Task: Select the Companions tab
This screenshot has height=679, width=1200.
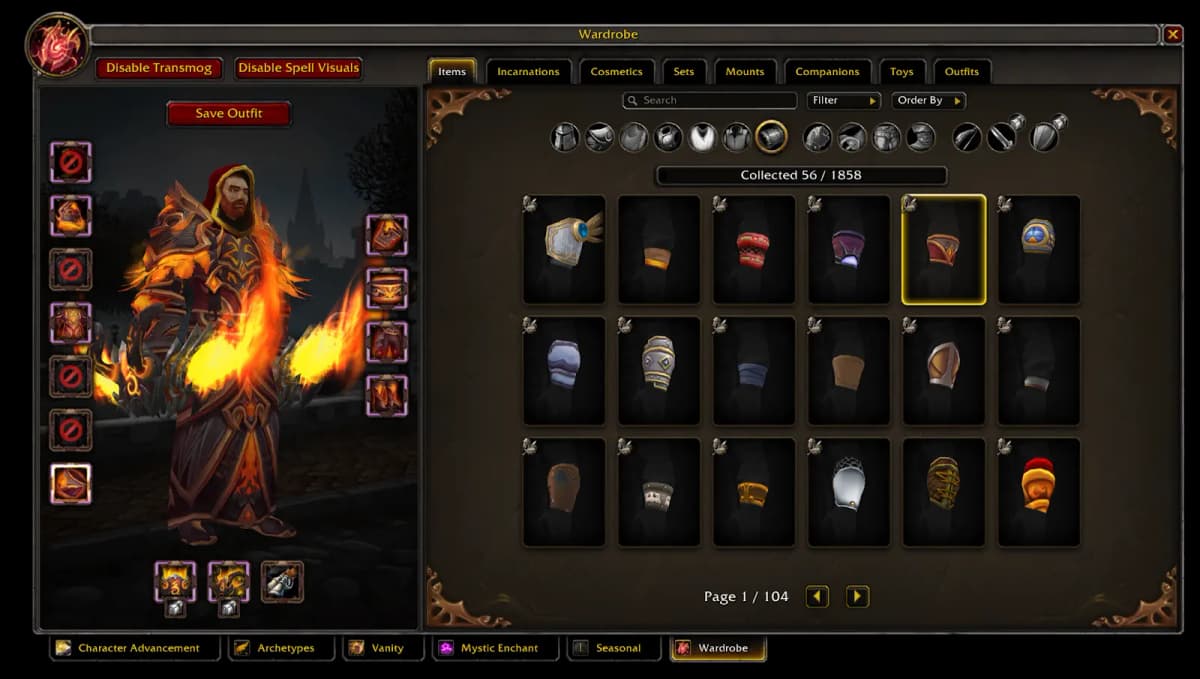Action: (x=827, y=72)
